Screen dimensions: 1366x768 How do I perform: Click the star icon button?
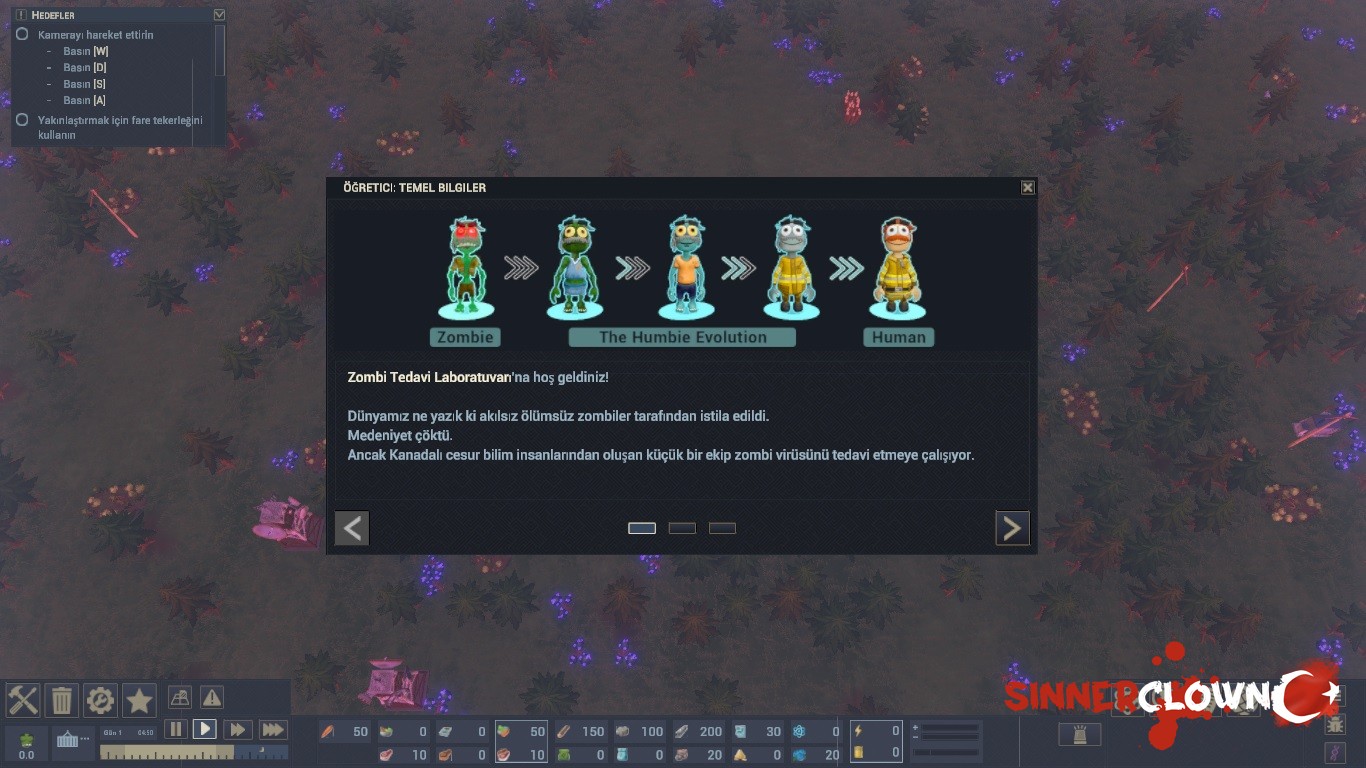pyautogui.click(x=139, y=699)
